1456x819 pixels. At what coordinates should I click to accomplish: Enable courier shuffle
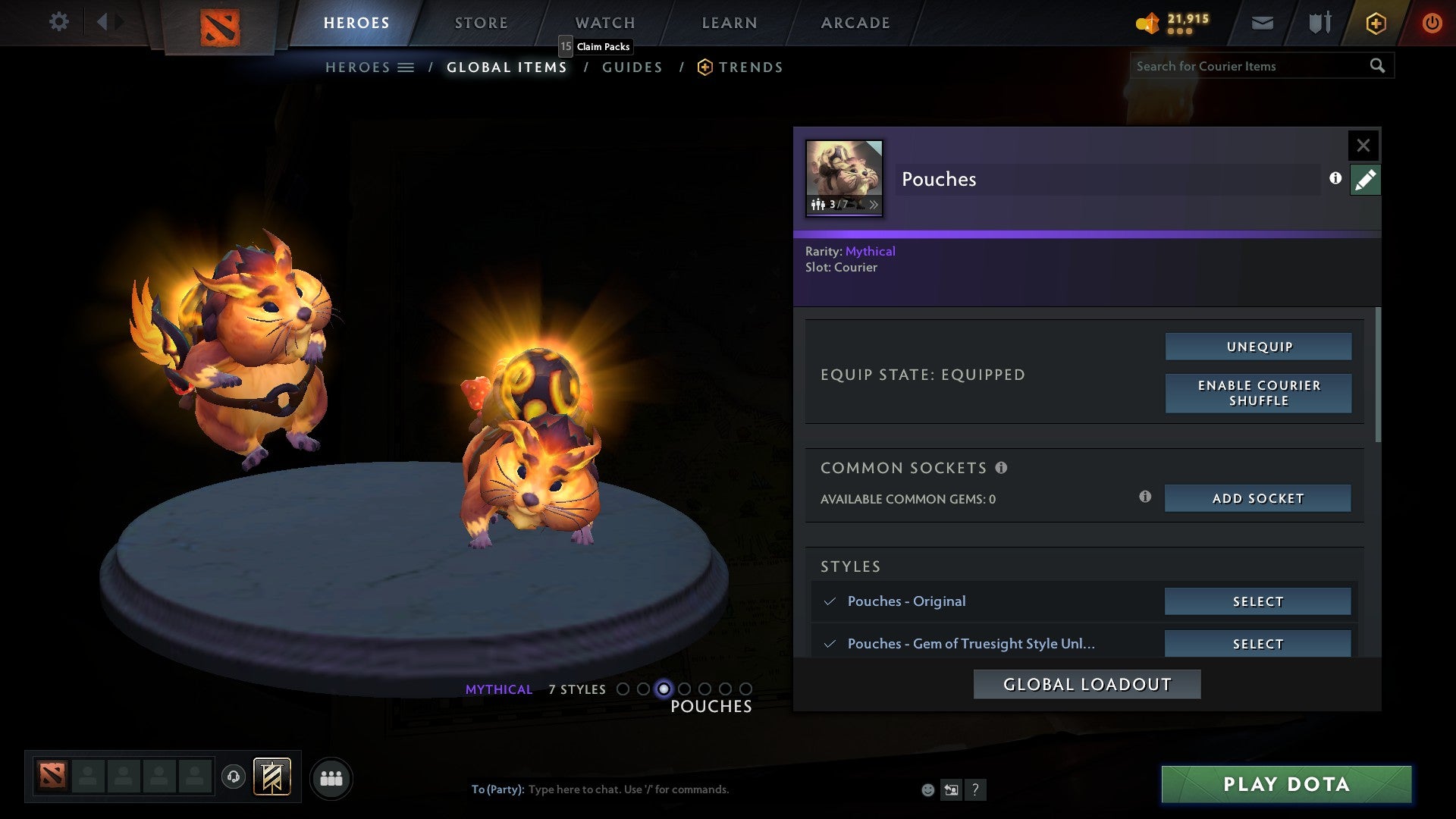tap(1258, 393)
